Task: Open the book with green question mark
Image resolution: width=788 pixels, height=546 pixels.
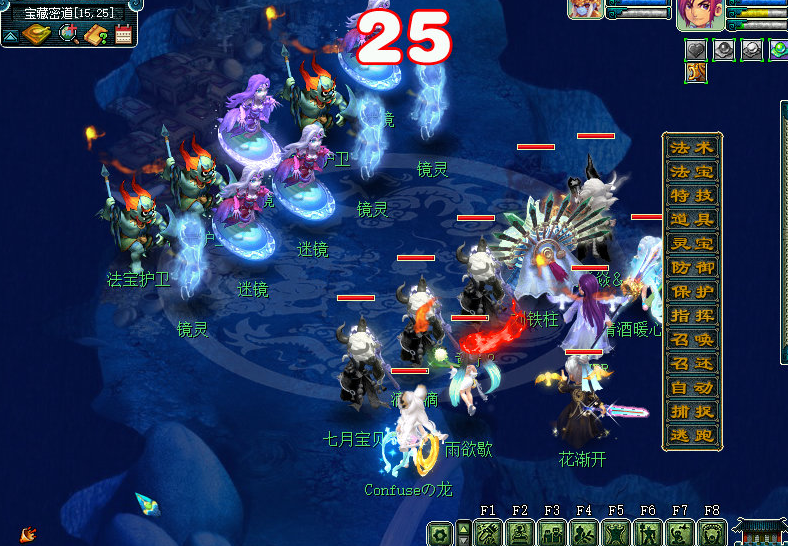Action: [x=96, y=35]
